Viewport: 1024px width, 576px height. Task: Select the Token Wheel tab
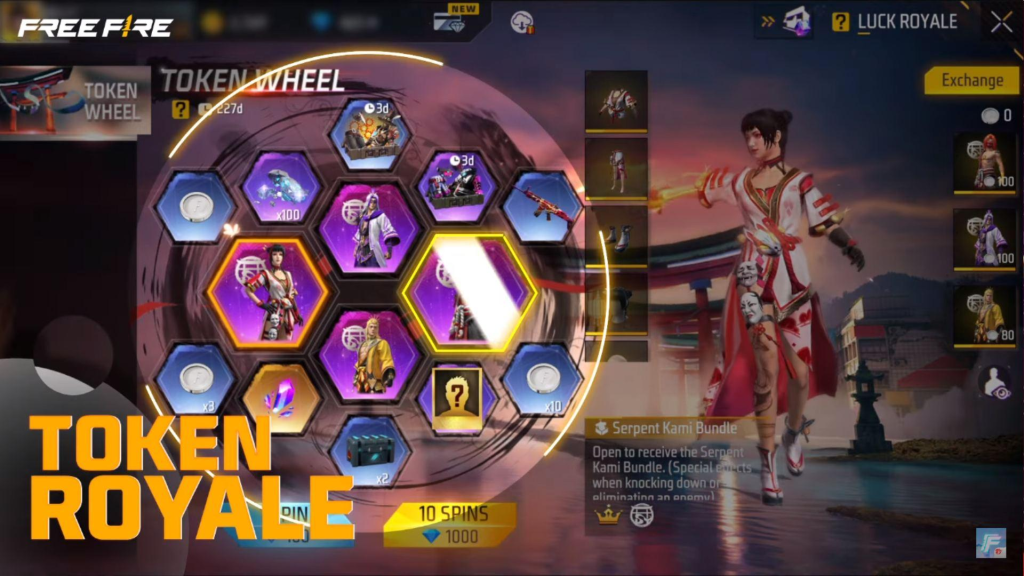tap(76, 100)
